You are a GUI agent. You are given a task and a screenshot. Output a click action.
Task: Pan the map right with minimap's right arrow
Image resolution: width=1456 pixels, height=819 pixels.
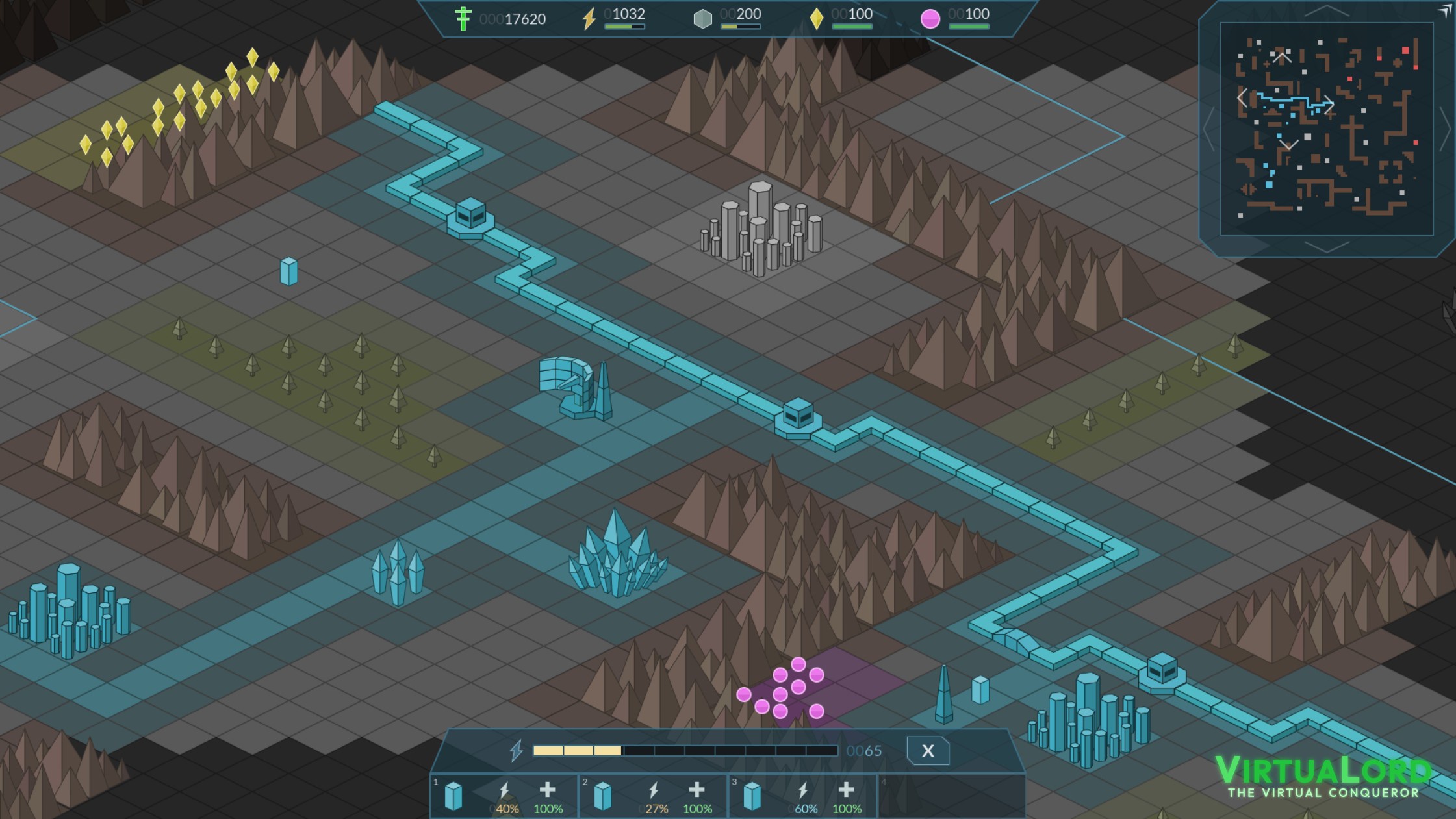coord(1445,129)
